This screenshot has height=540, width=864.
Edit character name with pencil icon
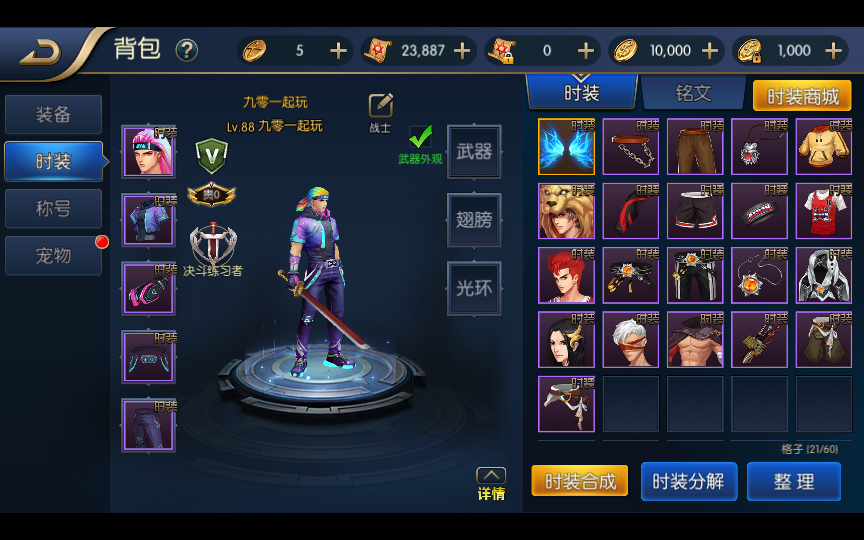[380, 105]
